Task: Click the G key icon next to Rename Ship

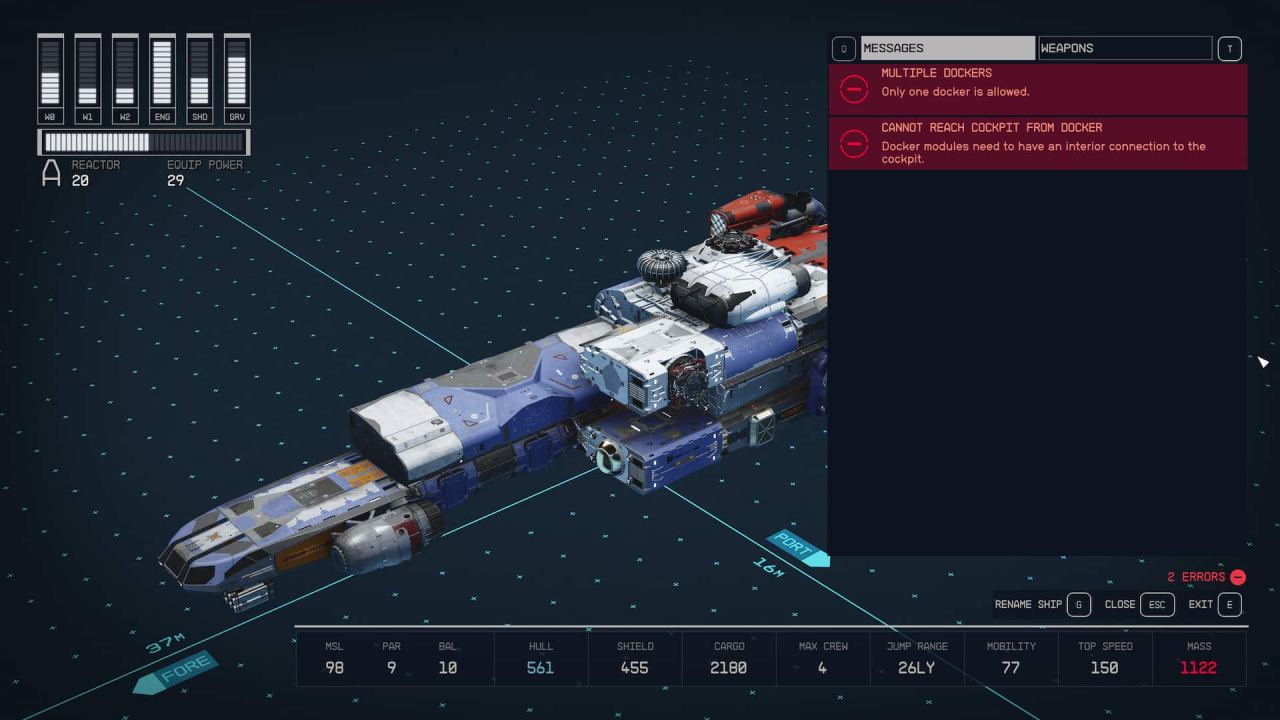Action: 1078,604
